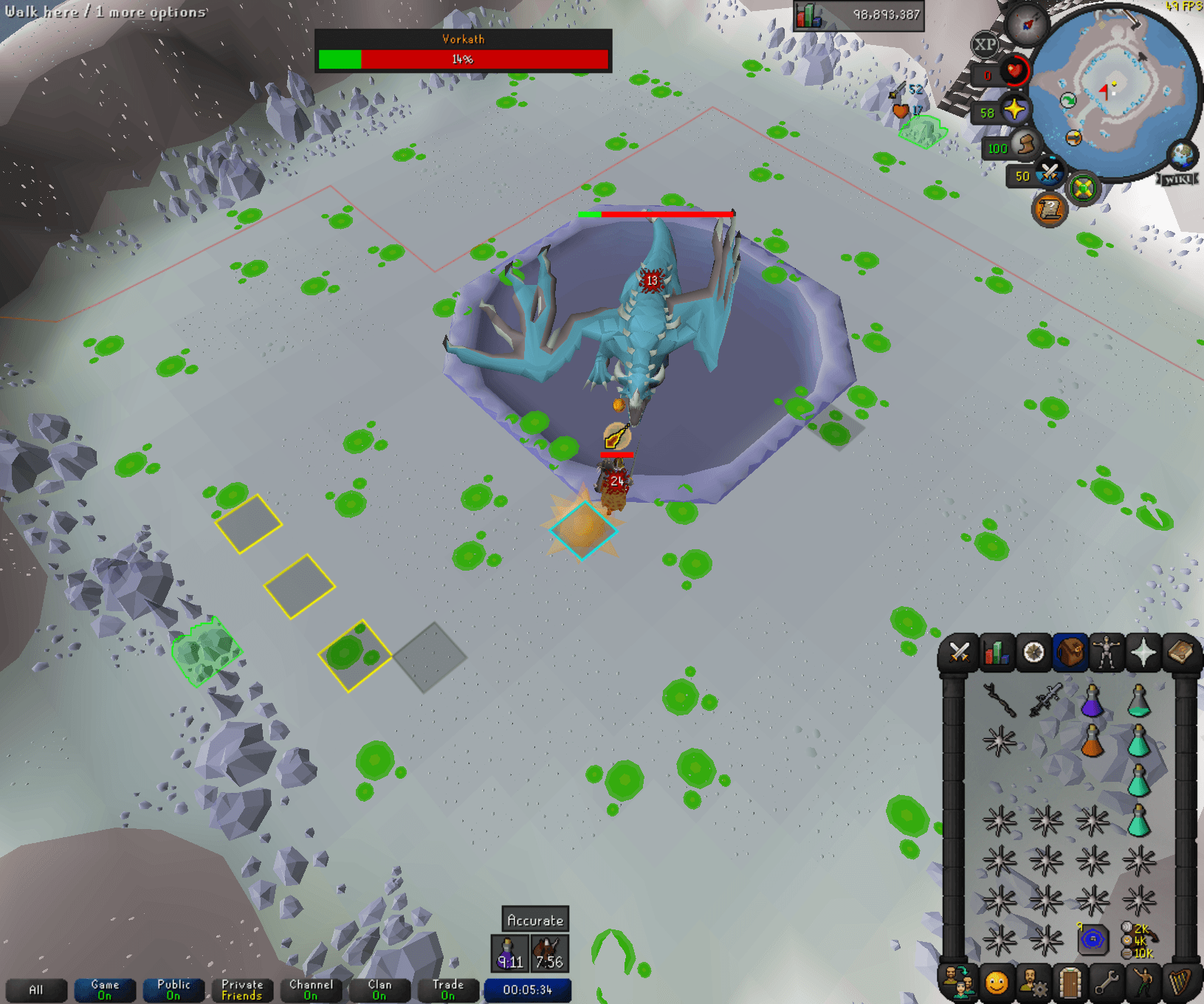Screen dimensions: 1204x1004
Task: Click Vorkath's 14% health bar
Action: 463,60
